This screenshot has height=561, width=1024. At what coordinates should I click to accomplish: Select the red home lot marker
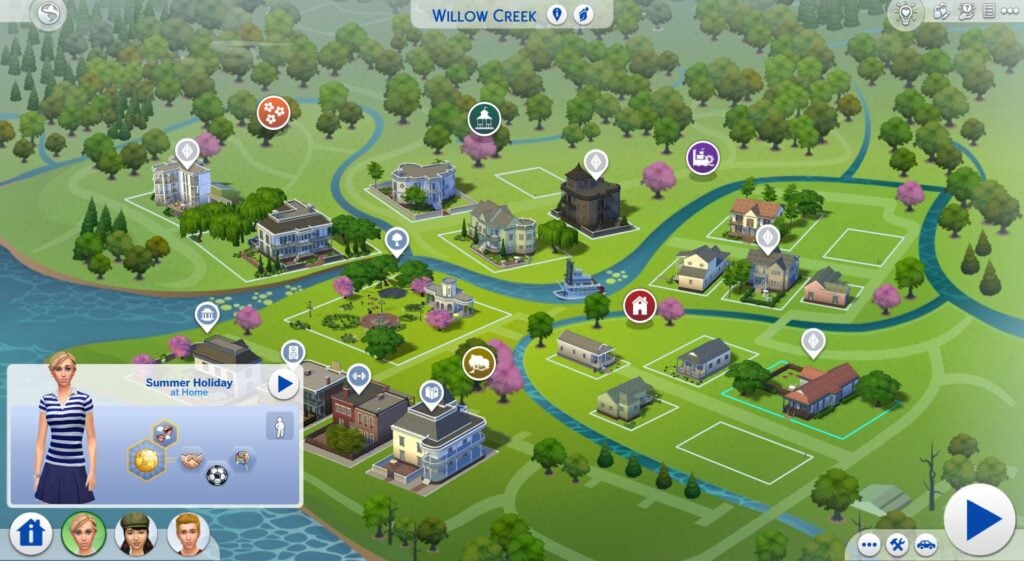click(x=640, y=306)
